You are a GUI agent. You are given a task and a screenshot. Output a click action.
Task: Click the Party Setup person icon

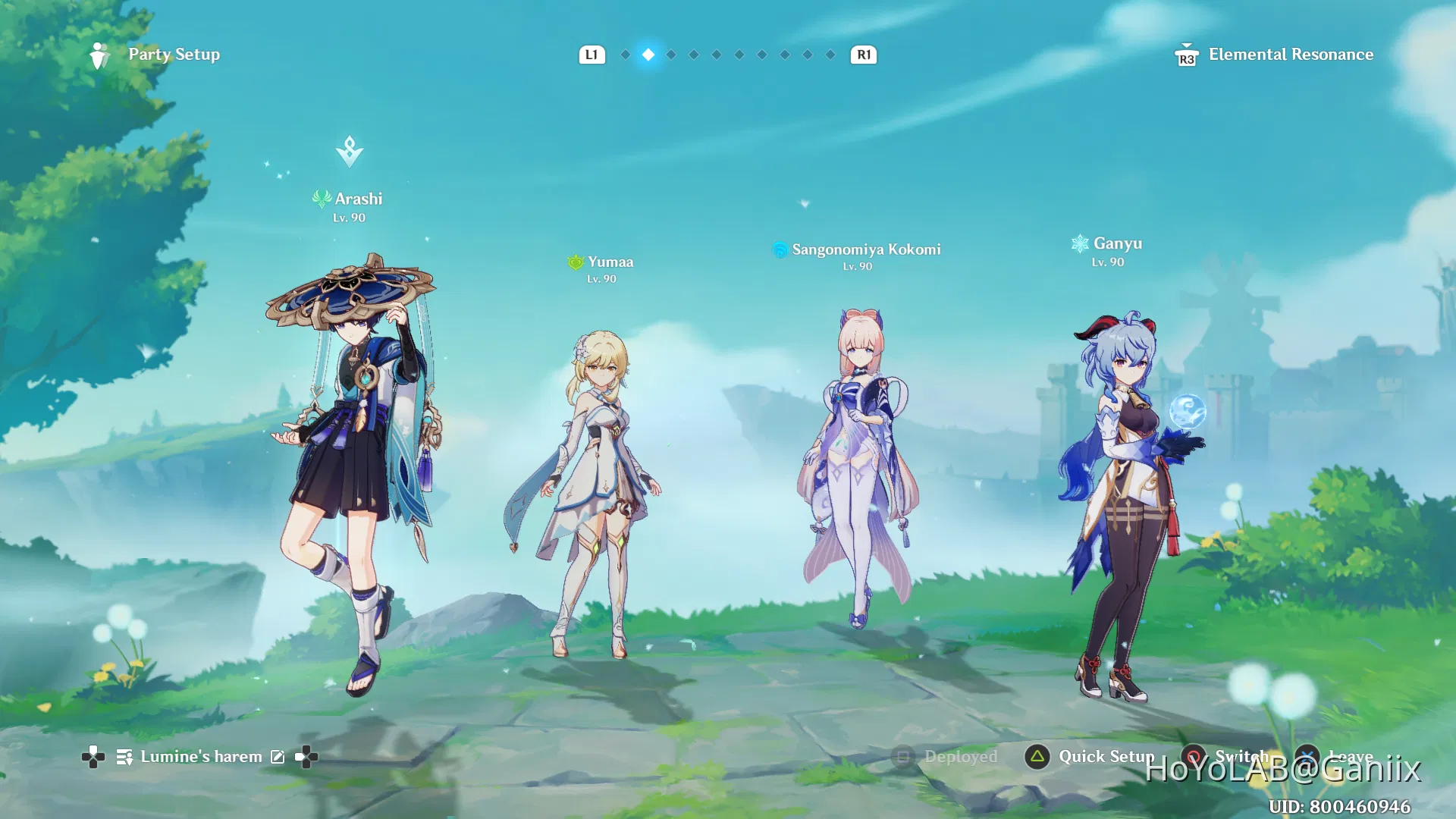(101, 54)
